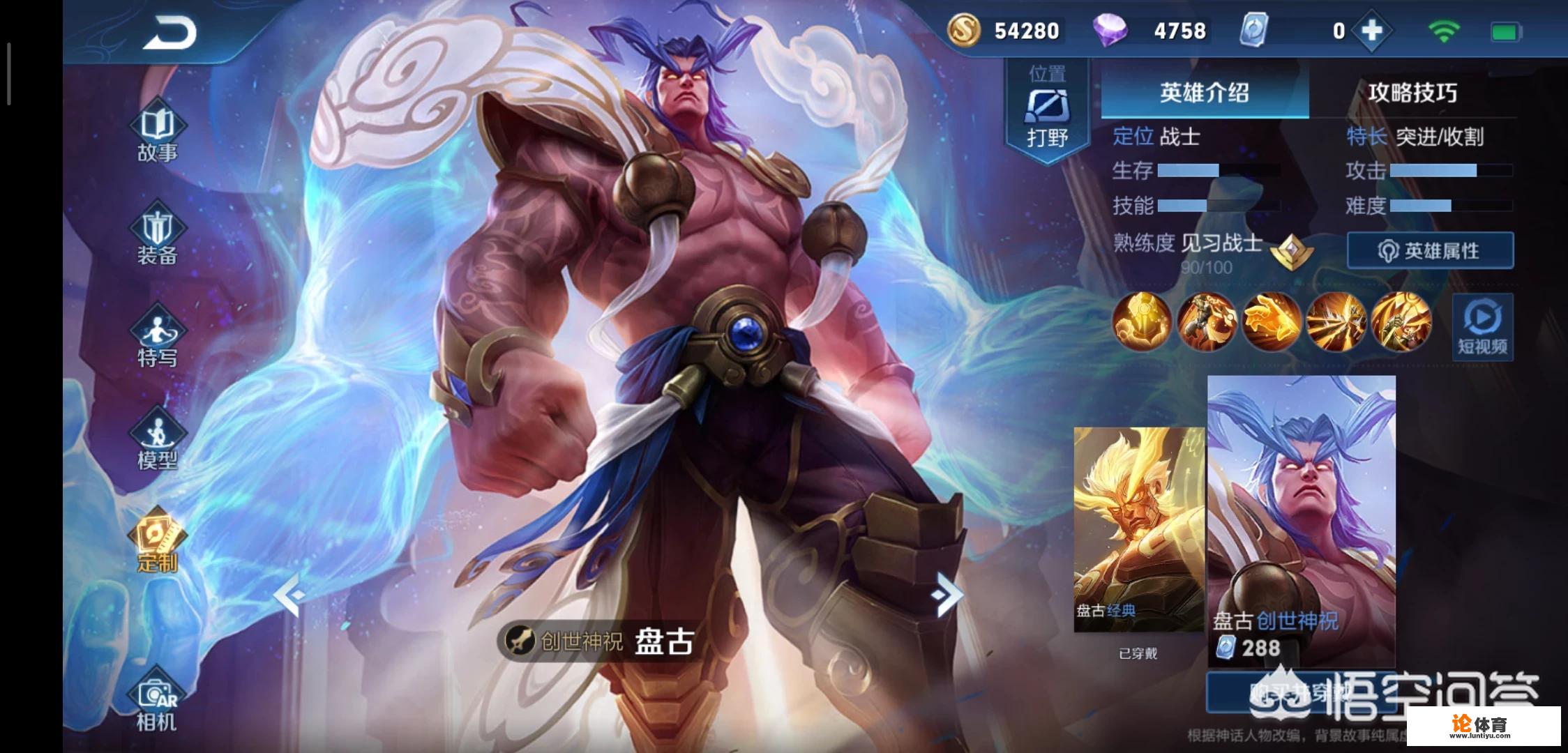Viewport: 1568px width, 753px height.
Task: Tap the 打野 jungle position badge
Action: (x=1047, y=112)
